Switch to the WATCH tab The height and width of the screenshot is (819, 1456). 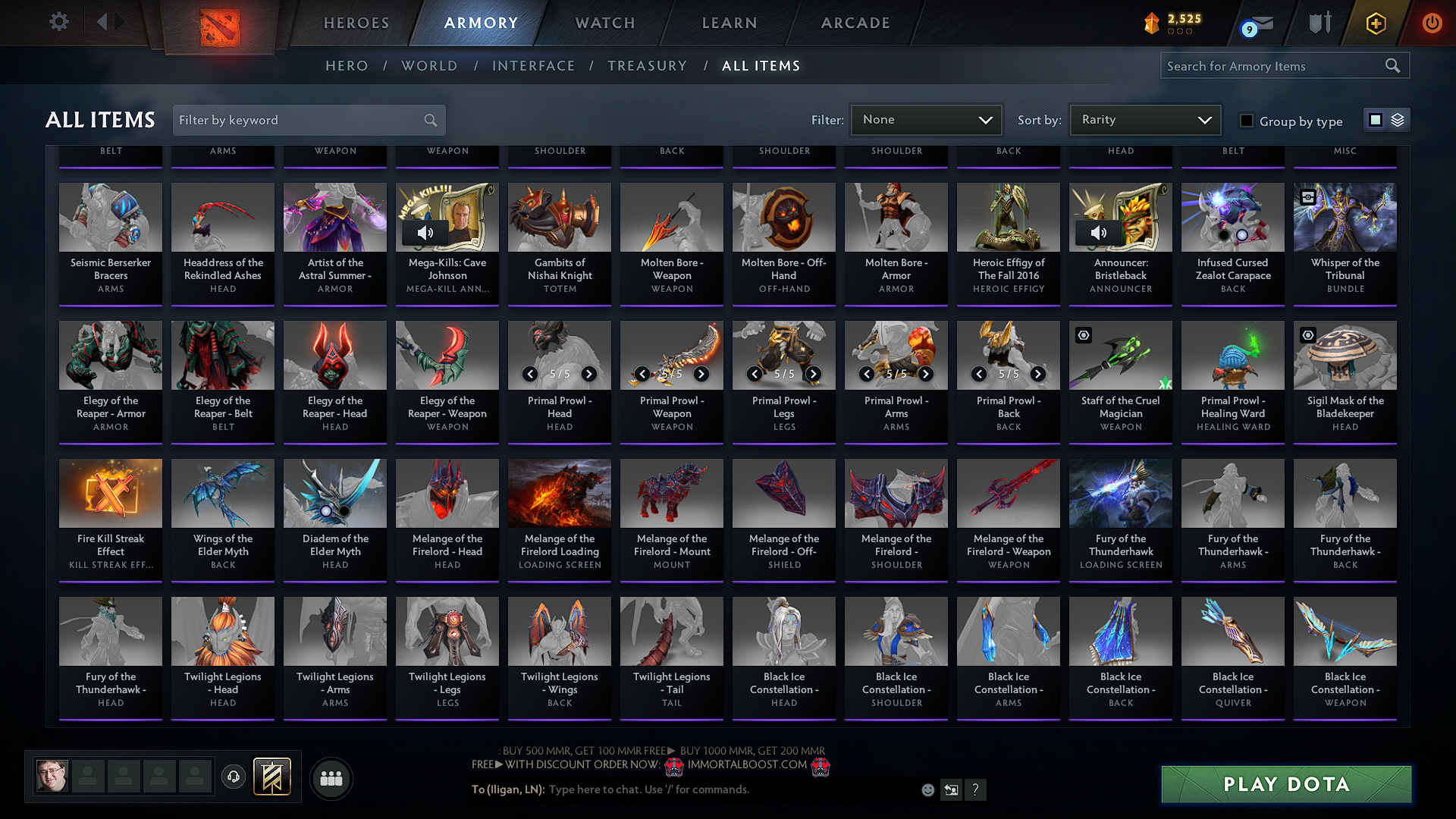pos(604,23)
